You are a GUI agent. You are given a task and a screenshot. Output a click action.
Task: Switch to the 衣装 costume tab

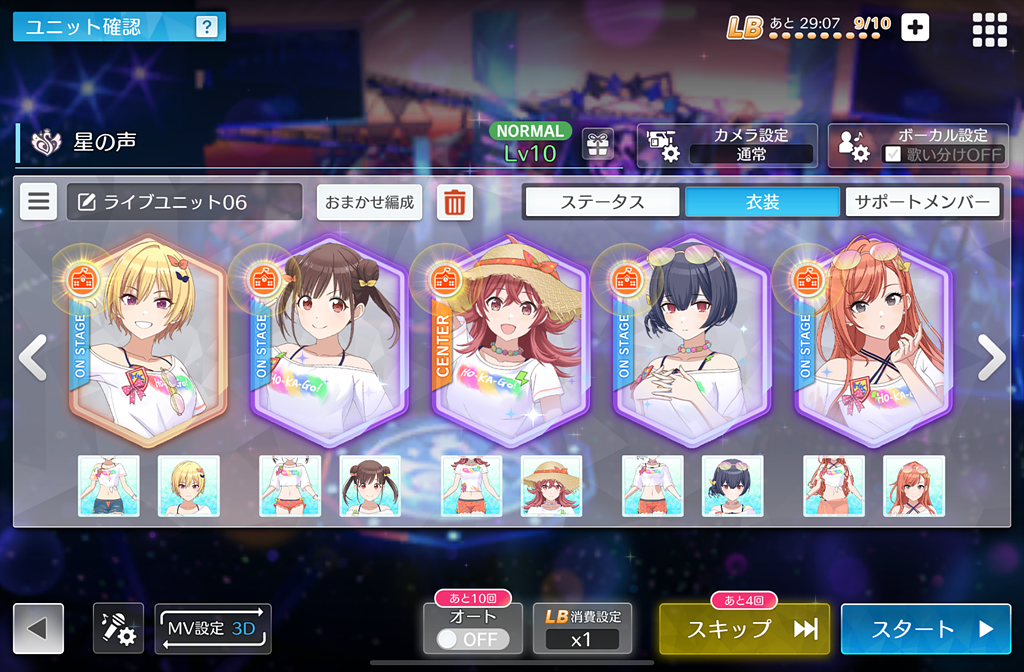click(x=762, y=202)
